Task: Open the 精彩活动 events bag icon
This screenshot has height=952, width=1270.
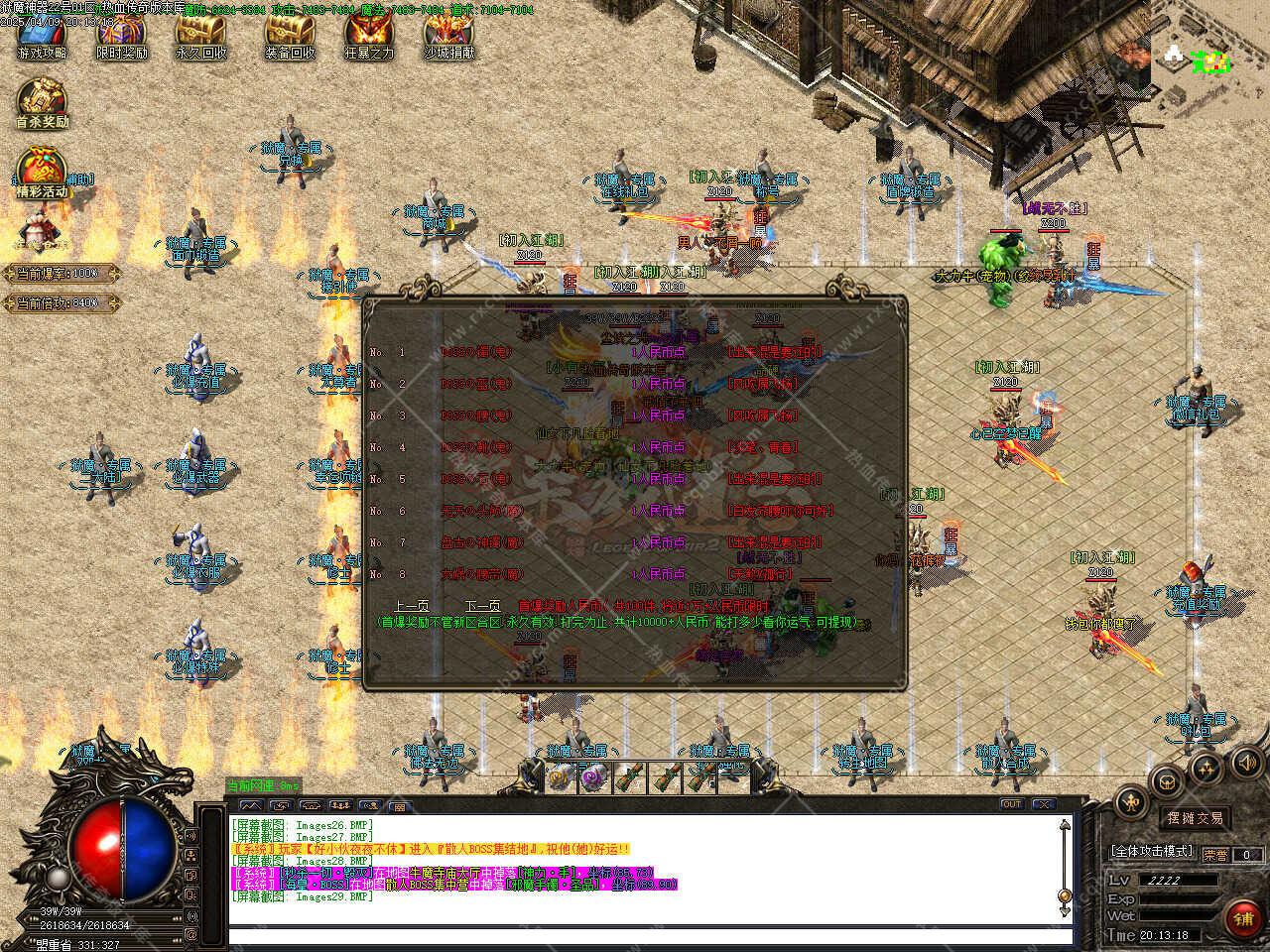Action: click(x=42, y=173)
